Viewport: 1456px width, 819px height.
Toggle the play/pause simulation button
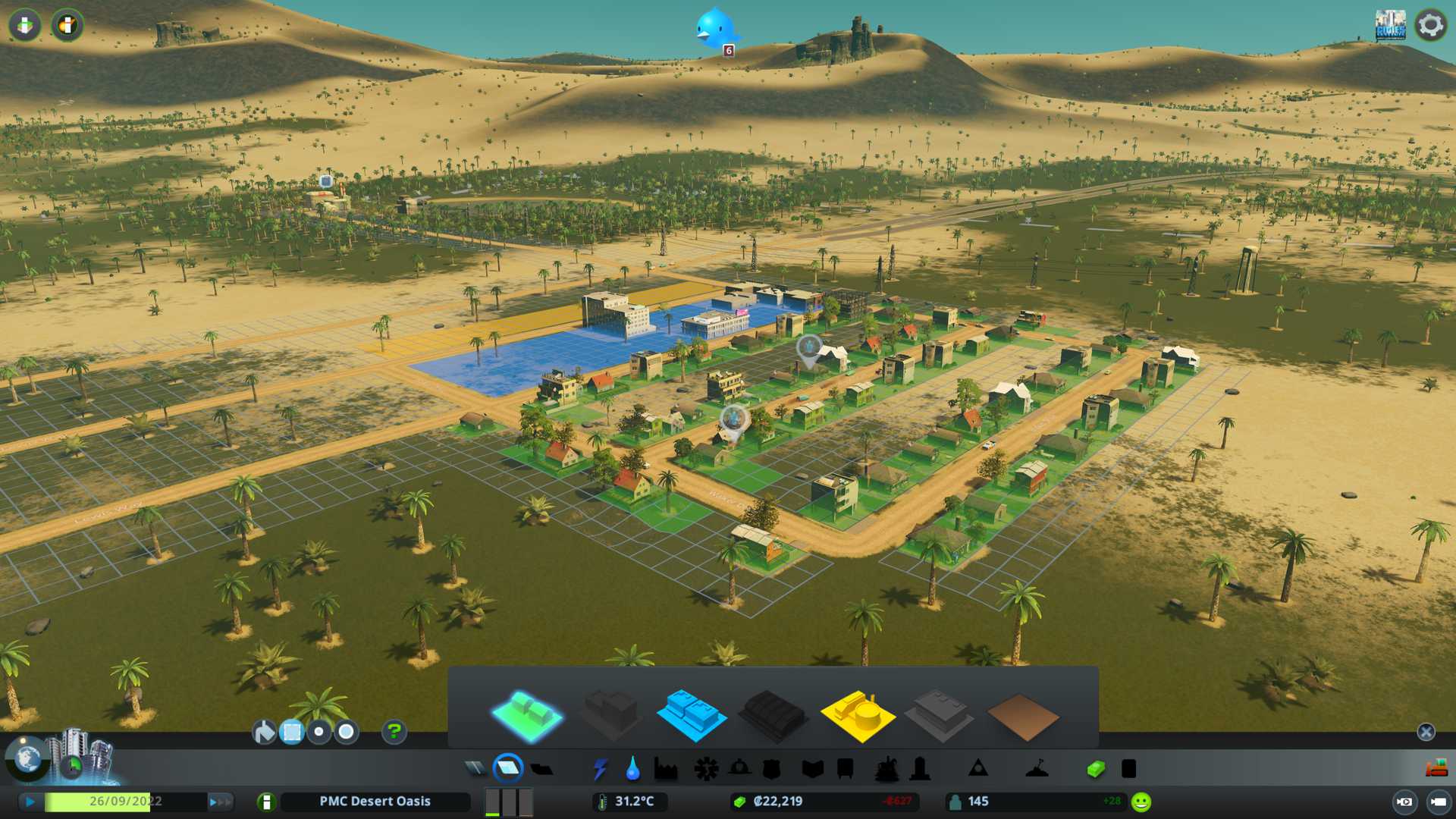(x=30, y=802)
